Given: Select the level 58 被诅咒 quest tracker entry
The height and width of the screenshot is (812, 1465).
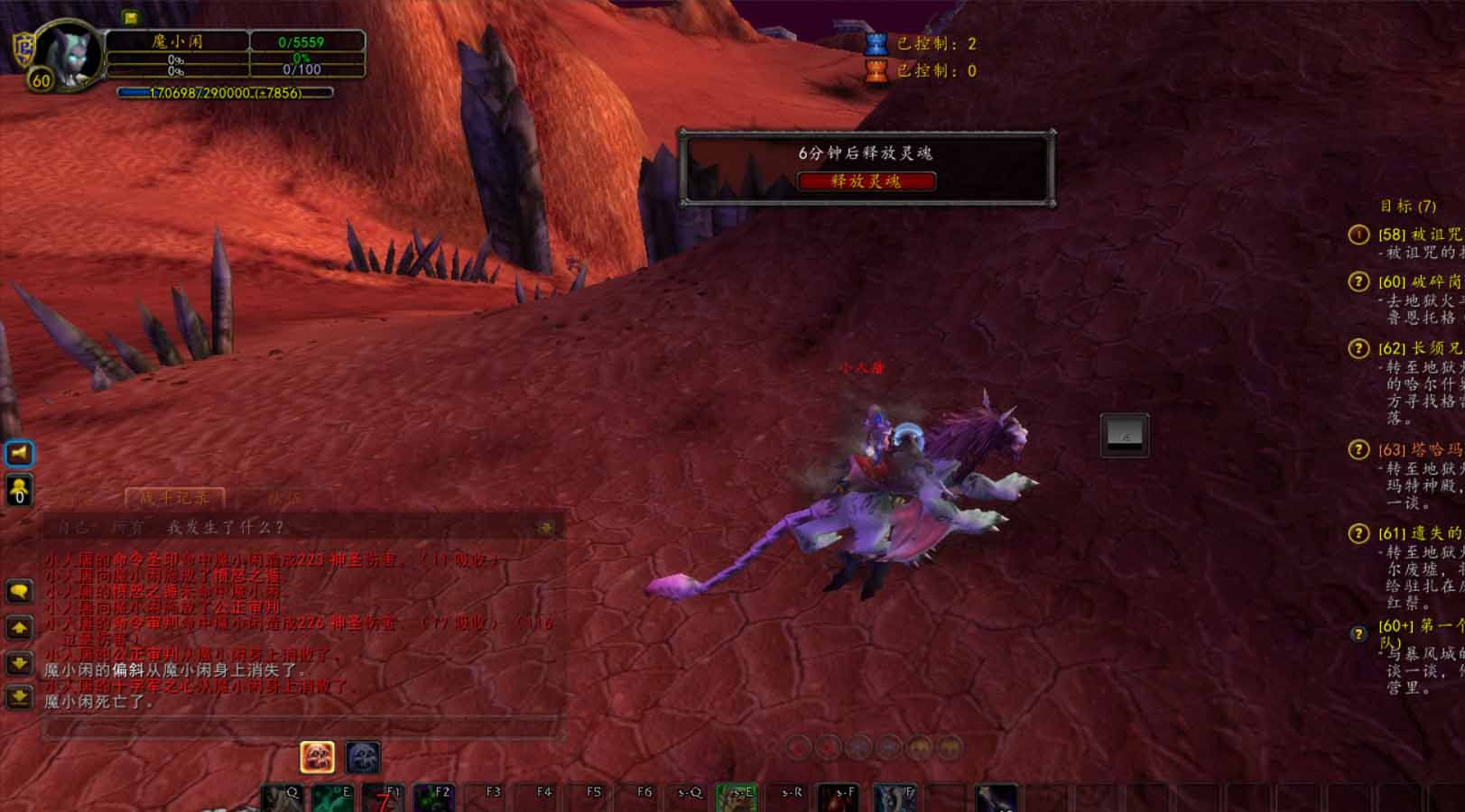Looking at the screenshot, I should 1418,235.
